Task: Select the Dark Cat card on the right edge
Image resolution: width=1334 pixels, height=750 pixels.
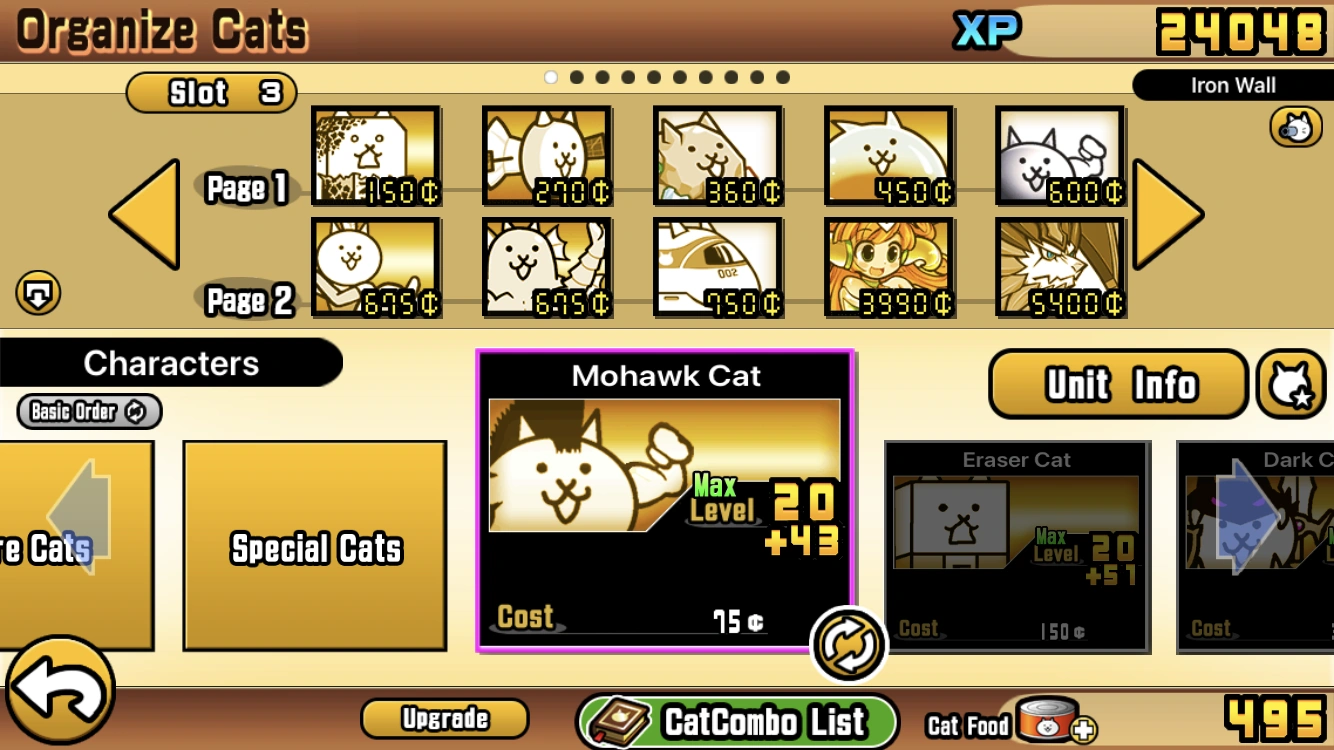Action: pyautogui.click(x=1260, y=548)
